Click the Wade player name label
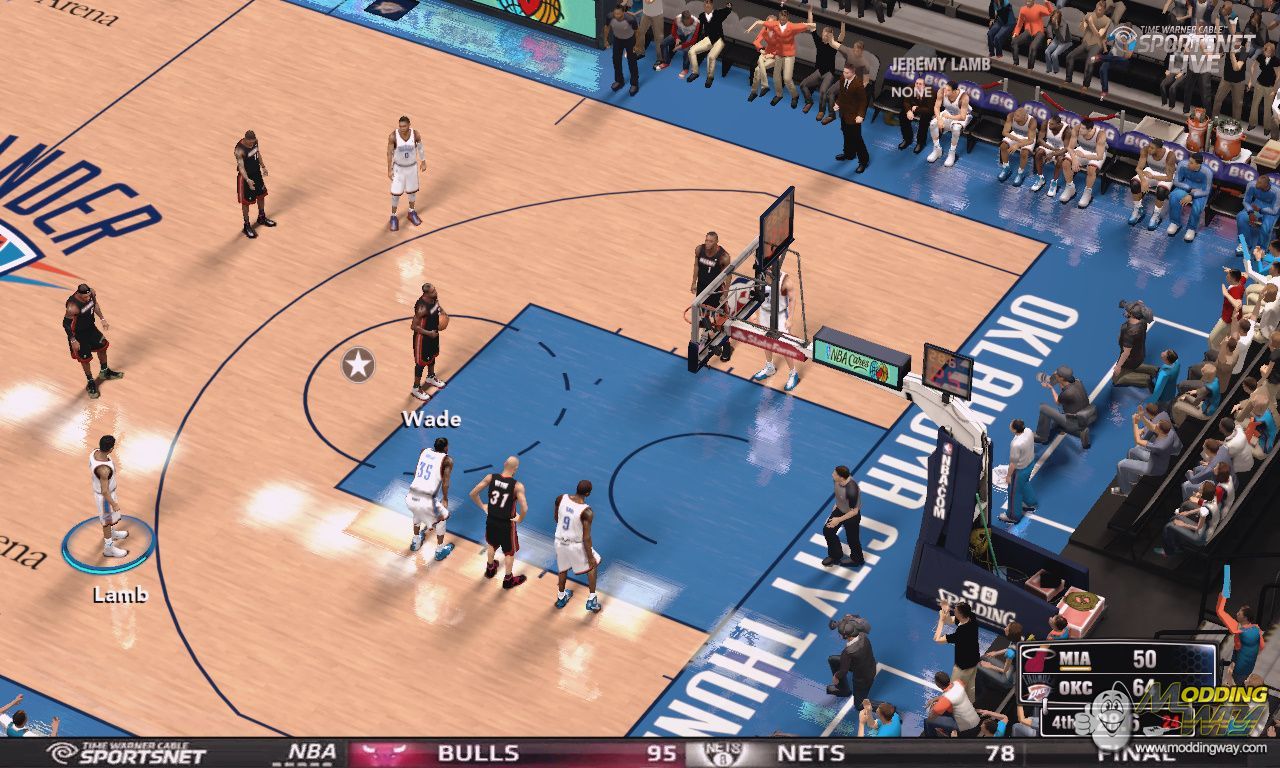1280x768 pixels. 431,418
